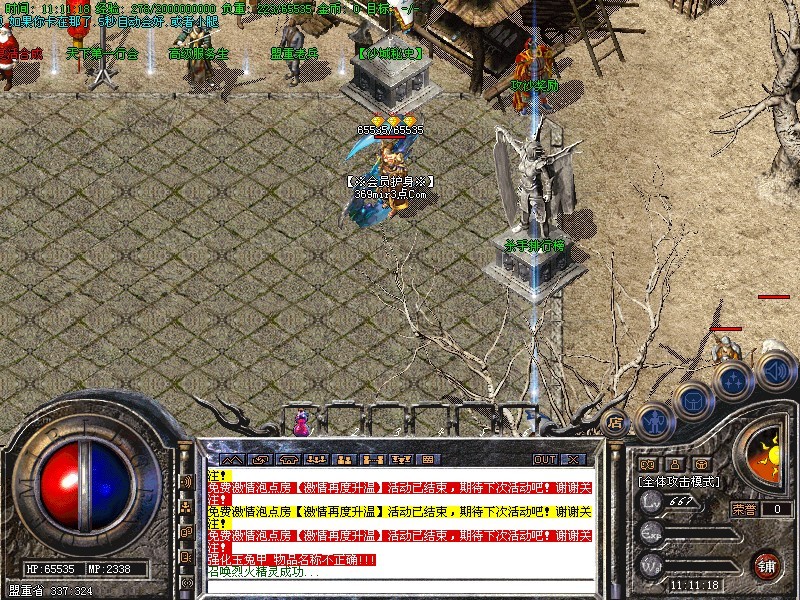Open the stall via the red 铺 button
Viewport: 800px width, 600px height.
pyautogui.click(x=767, y=563)
